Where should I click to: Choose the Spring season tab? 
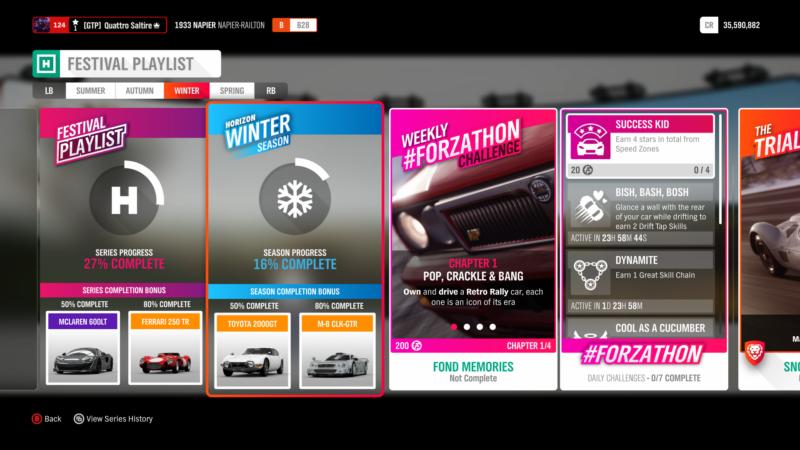click(x=231, y=90)
